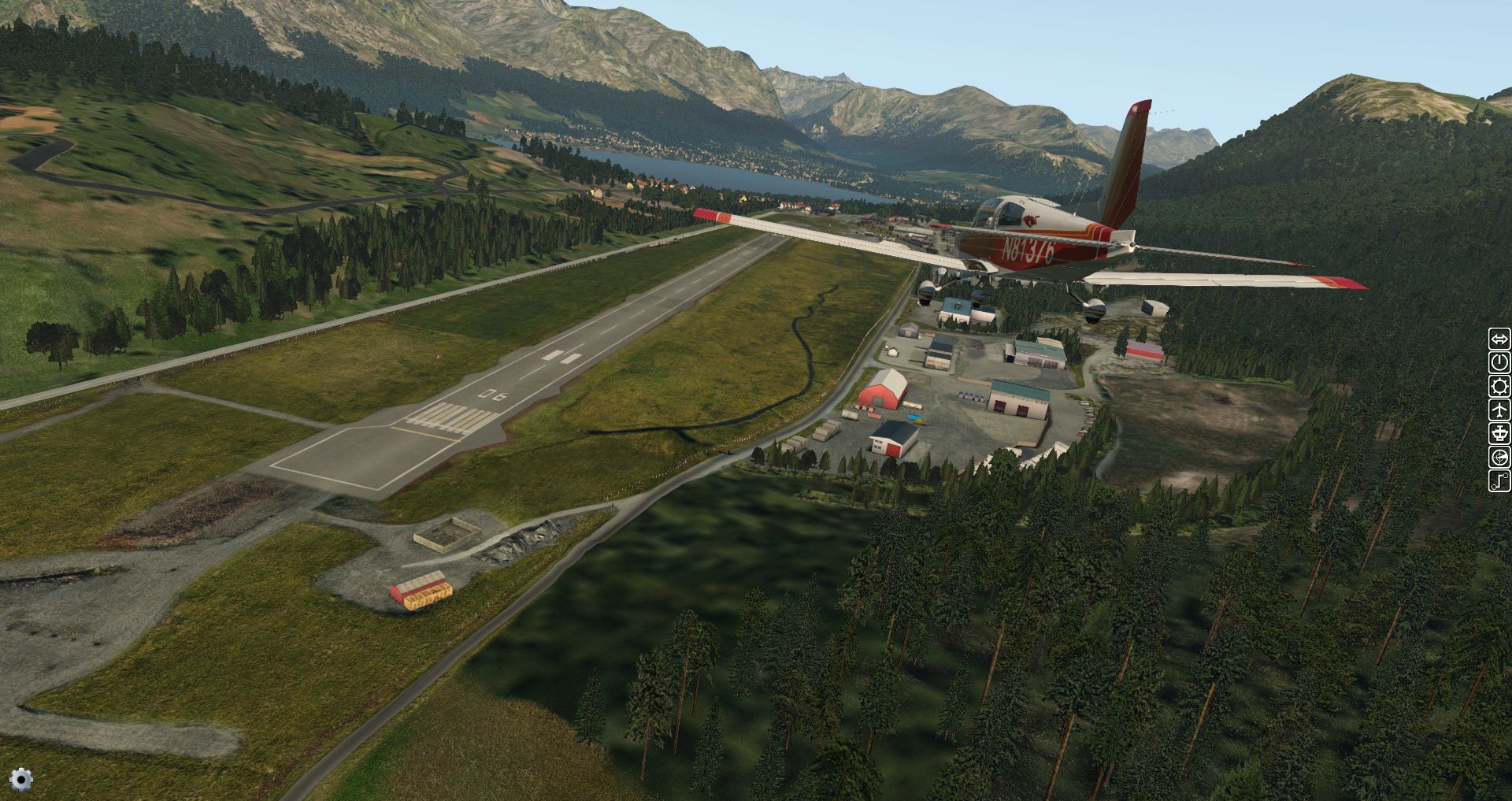Open the cog-wheel icon in the side toolbar
The height and width of the screenshot is (801, 1512).
coord(1499,386)
